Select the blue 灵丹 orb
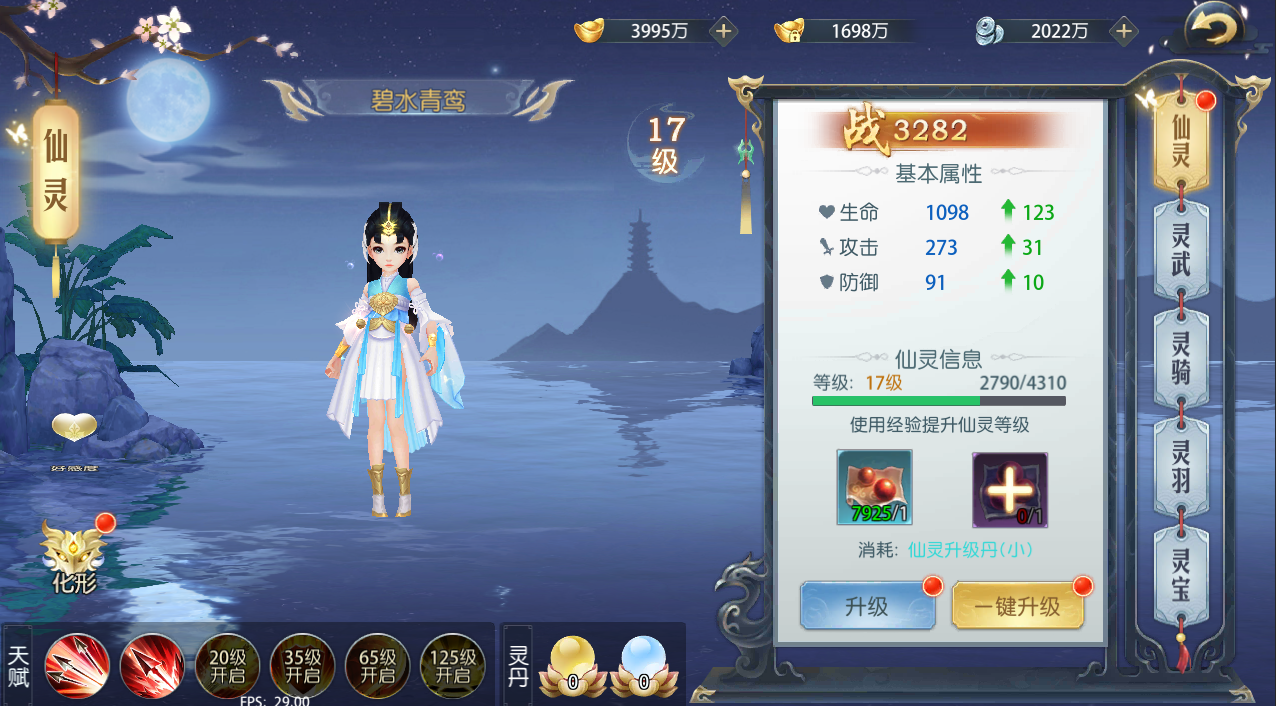Screen dimensions: 1276x706 643,664
